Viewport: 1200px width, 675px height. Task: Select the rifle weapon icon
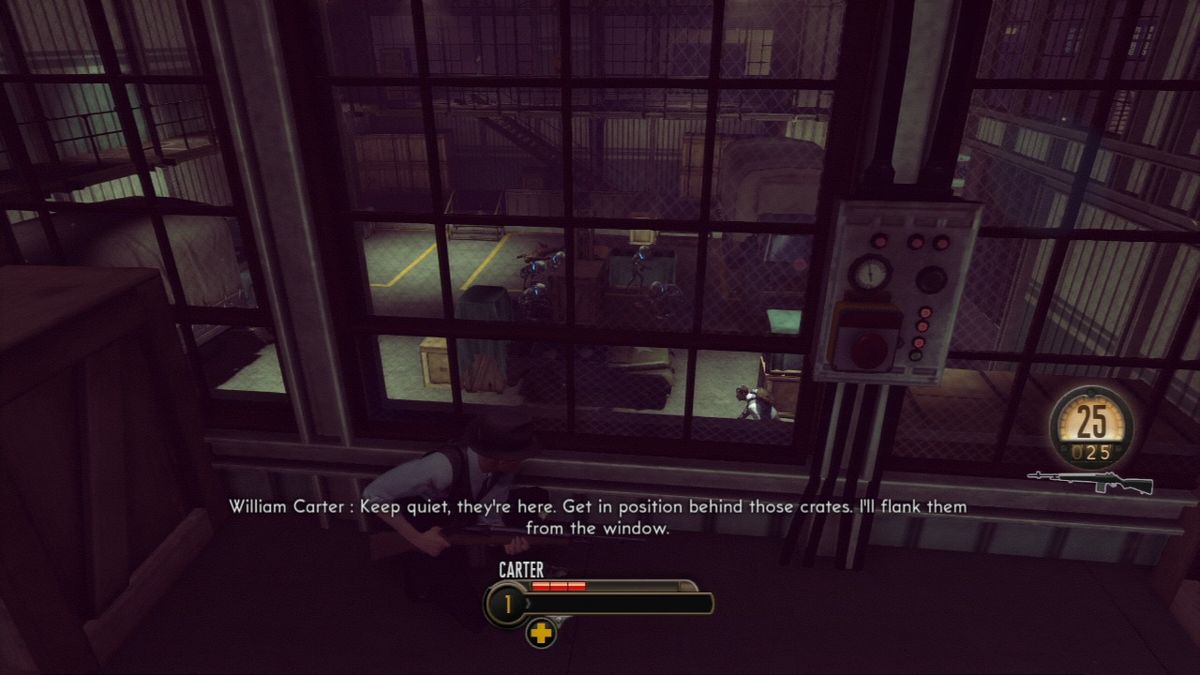coord(1090,482)
